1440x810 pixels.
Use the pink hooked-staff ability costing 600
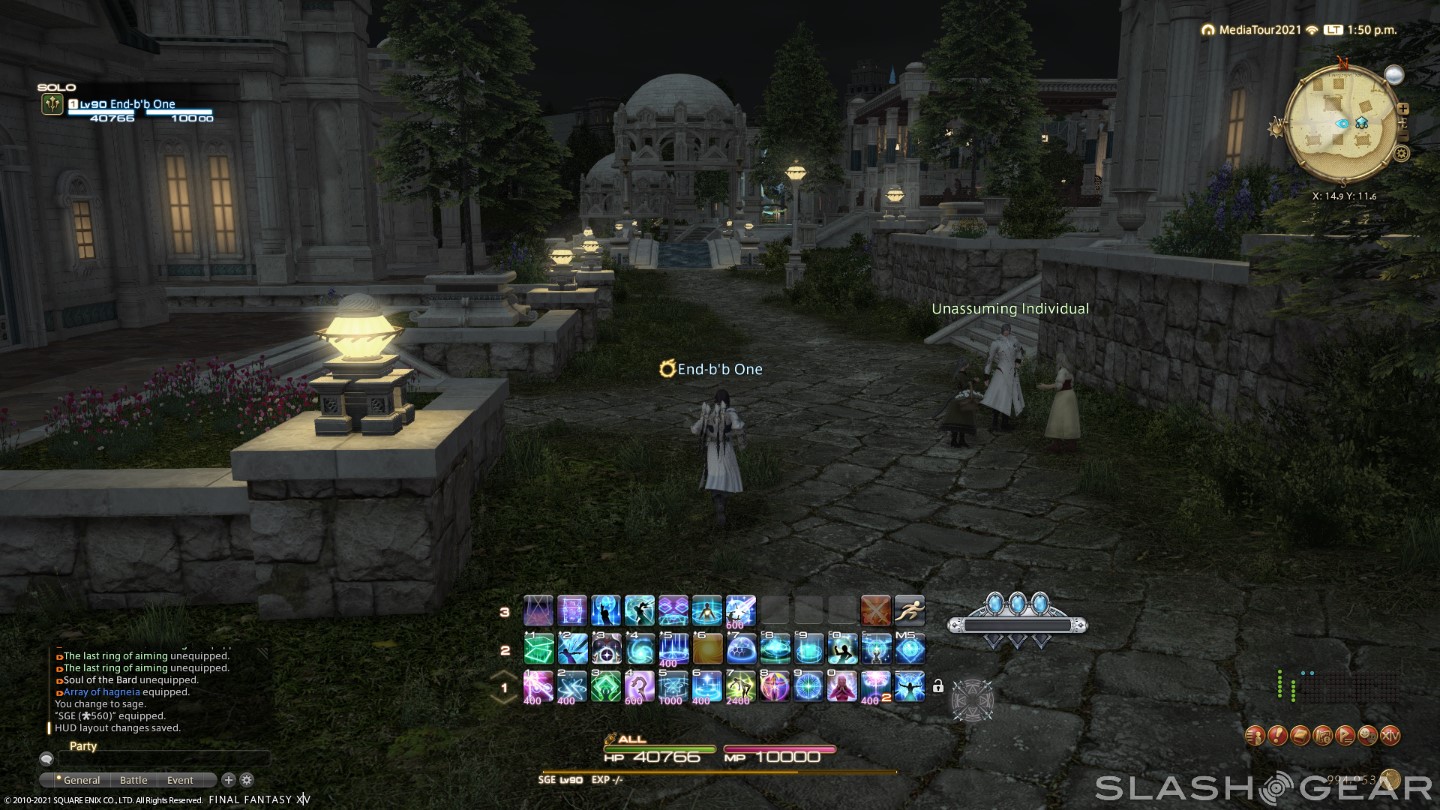coord(640,686)
